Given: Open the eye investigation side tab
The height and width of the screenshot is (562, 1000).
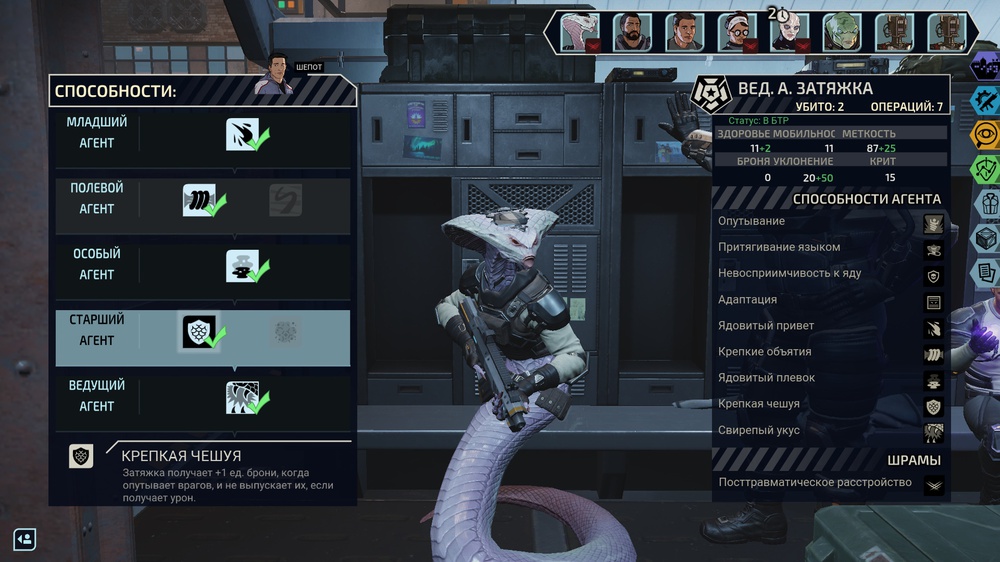Looking at the screenshot, I should pyautogui.click(x=985, y=135).
